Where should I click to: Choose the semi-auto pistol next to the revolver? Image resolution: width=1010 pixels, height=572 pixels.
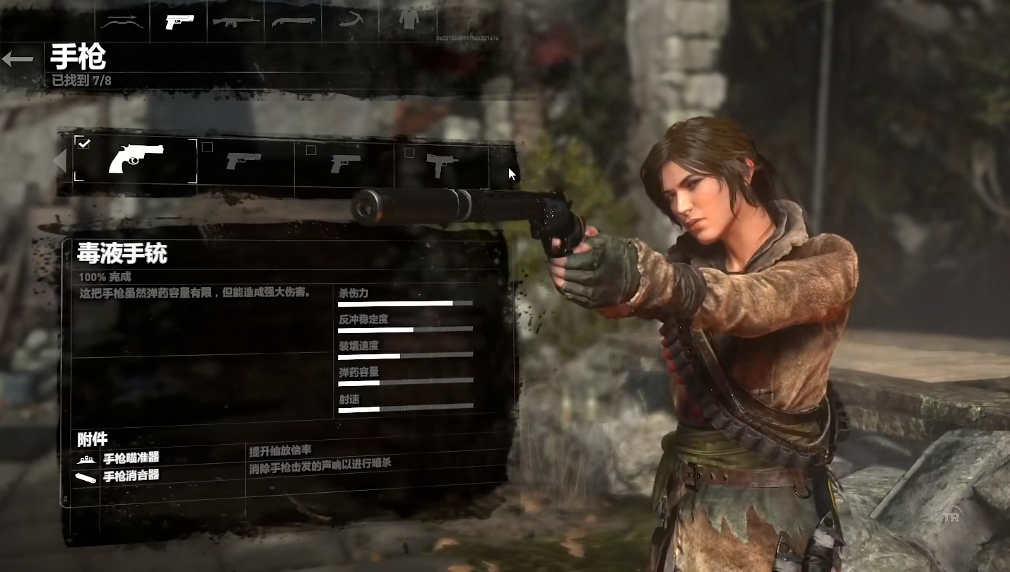click(244, 161)
